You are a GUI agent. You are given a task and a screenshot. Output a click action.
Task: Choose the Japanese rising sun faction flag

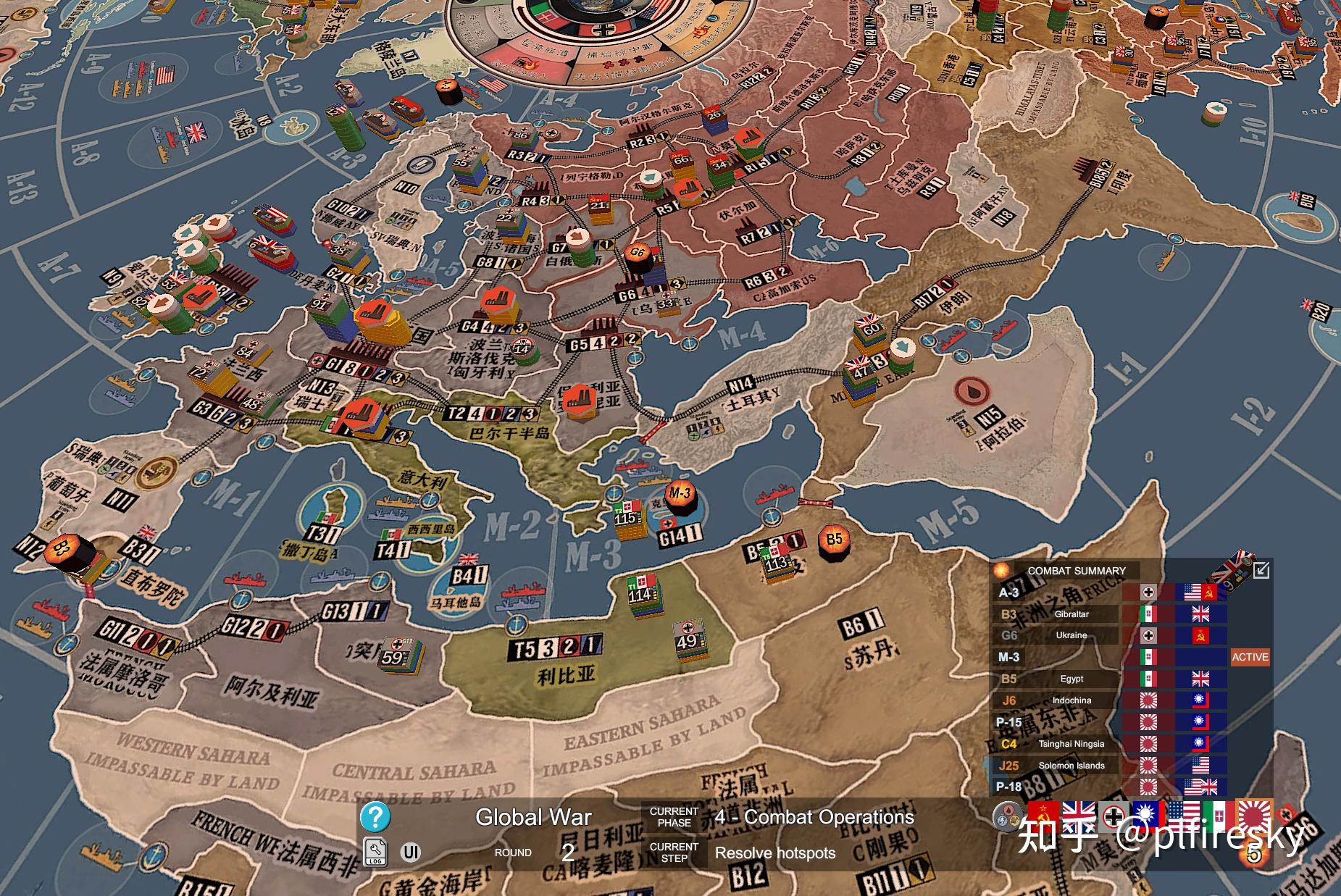[1254, 816]
